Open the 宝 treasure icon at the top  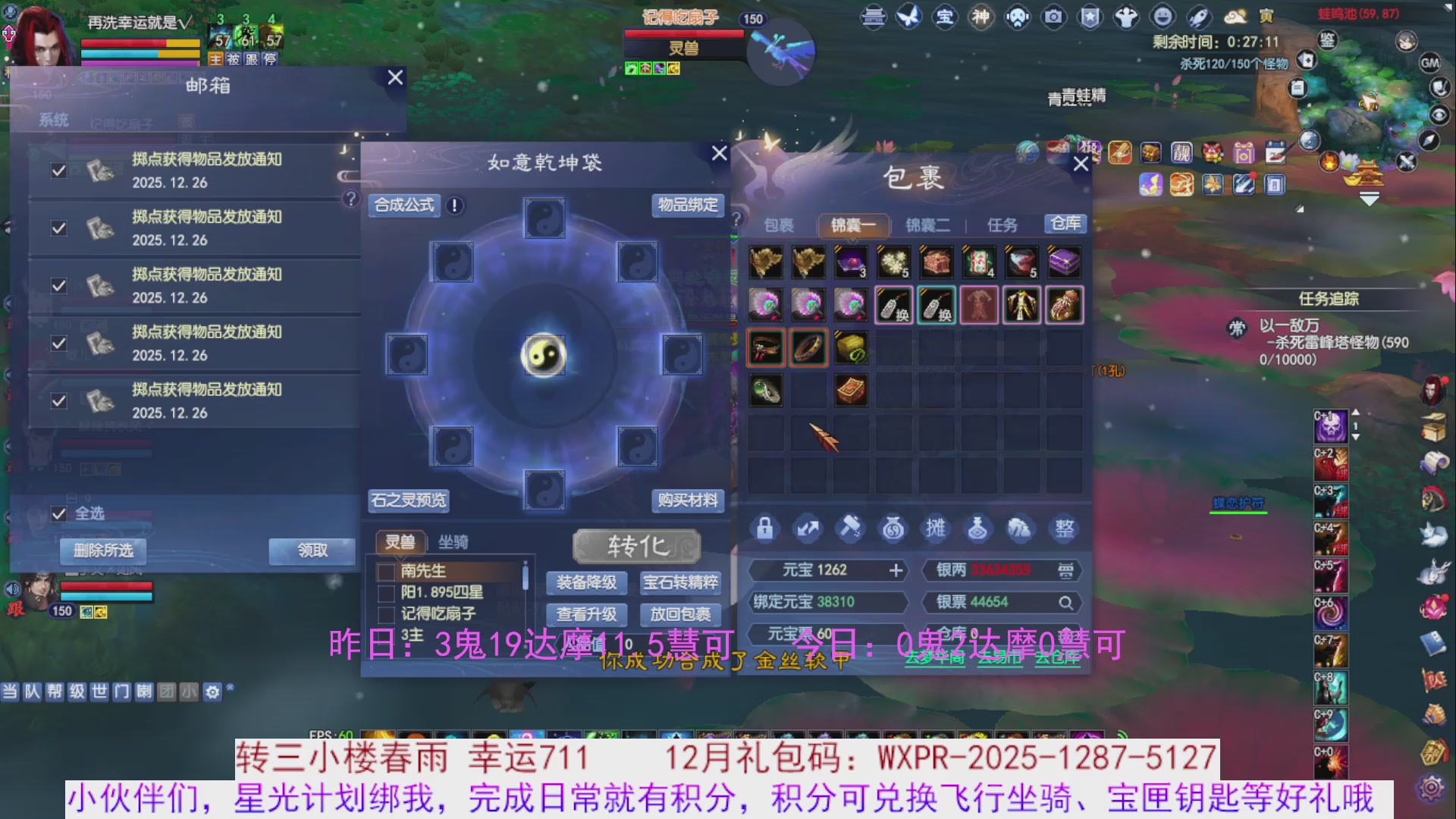coord(945,16)
